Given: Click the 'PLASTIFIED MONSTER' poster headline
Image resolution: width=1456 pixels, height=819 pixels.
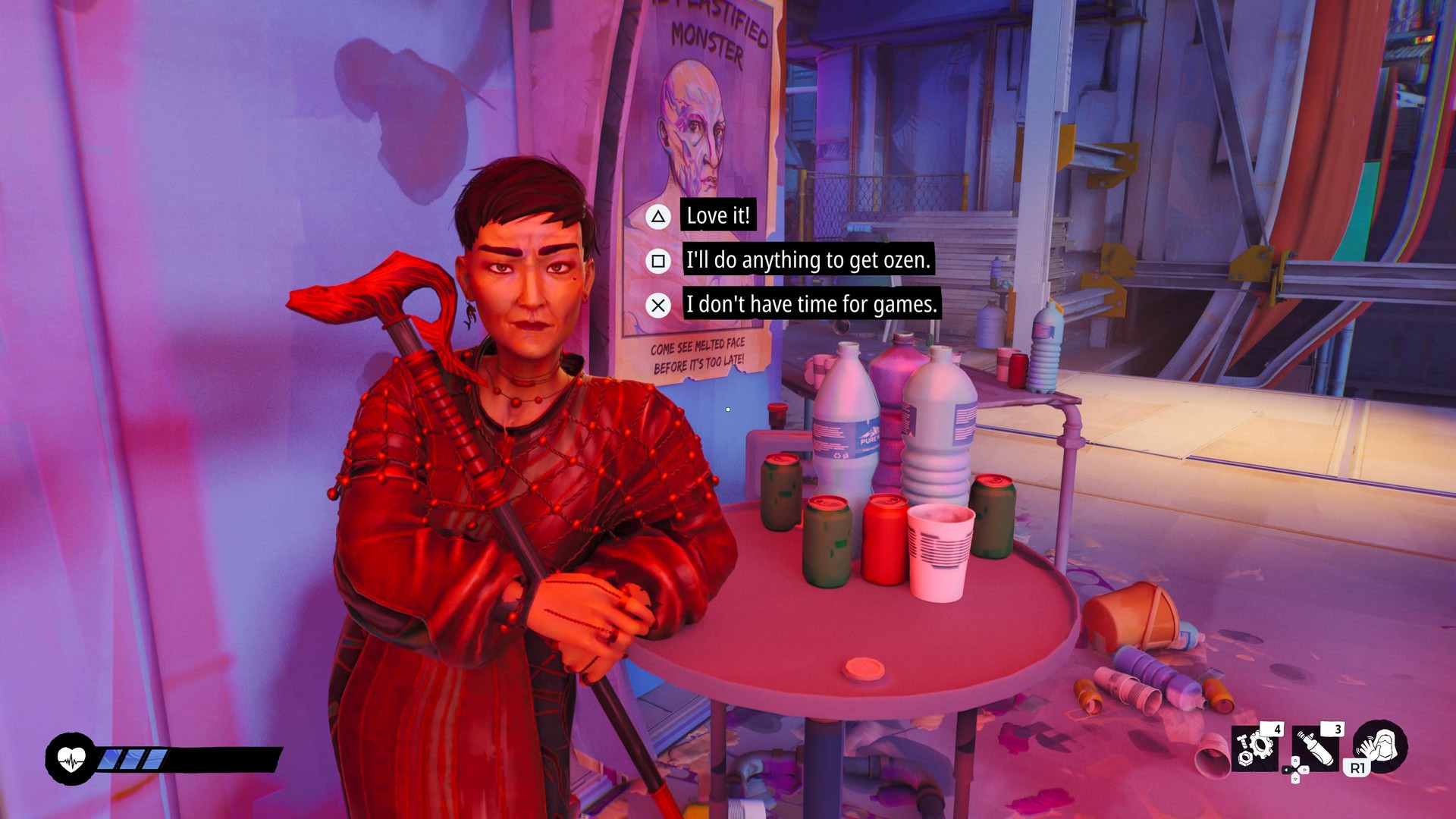Looking at the screenshot, I should [709, 36].
